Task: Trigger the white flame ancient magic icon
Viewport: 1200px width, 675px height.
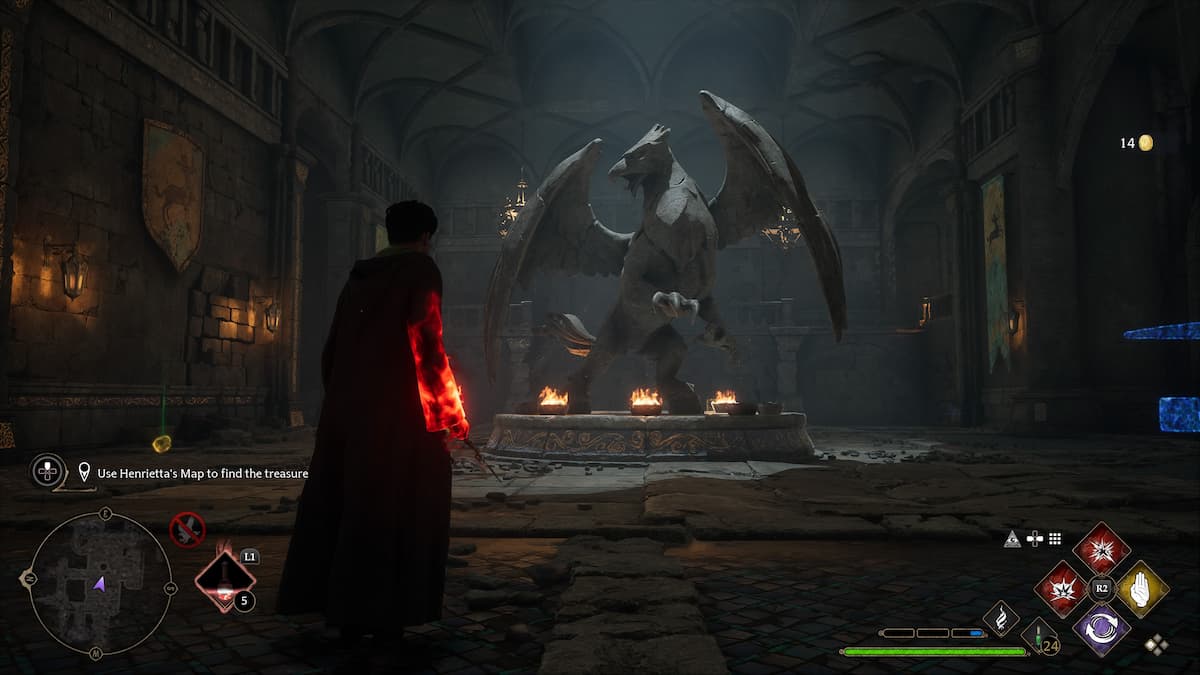Action: pos(1001,618)
